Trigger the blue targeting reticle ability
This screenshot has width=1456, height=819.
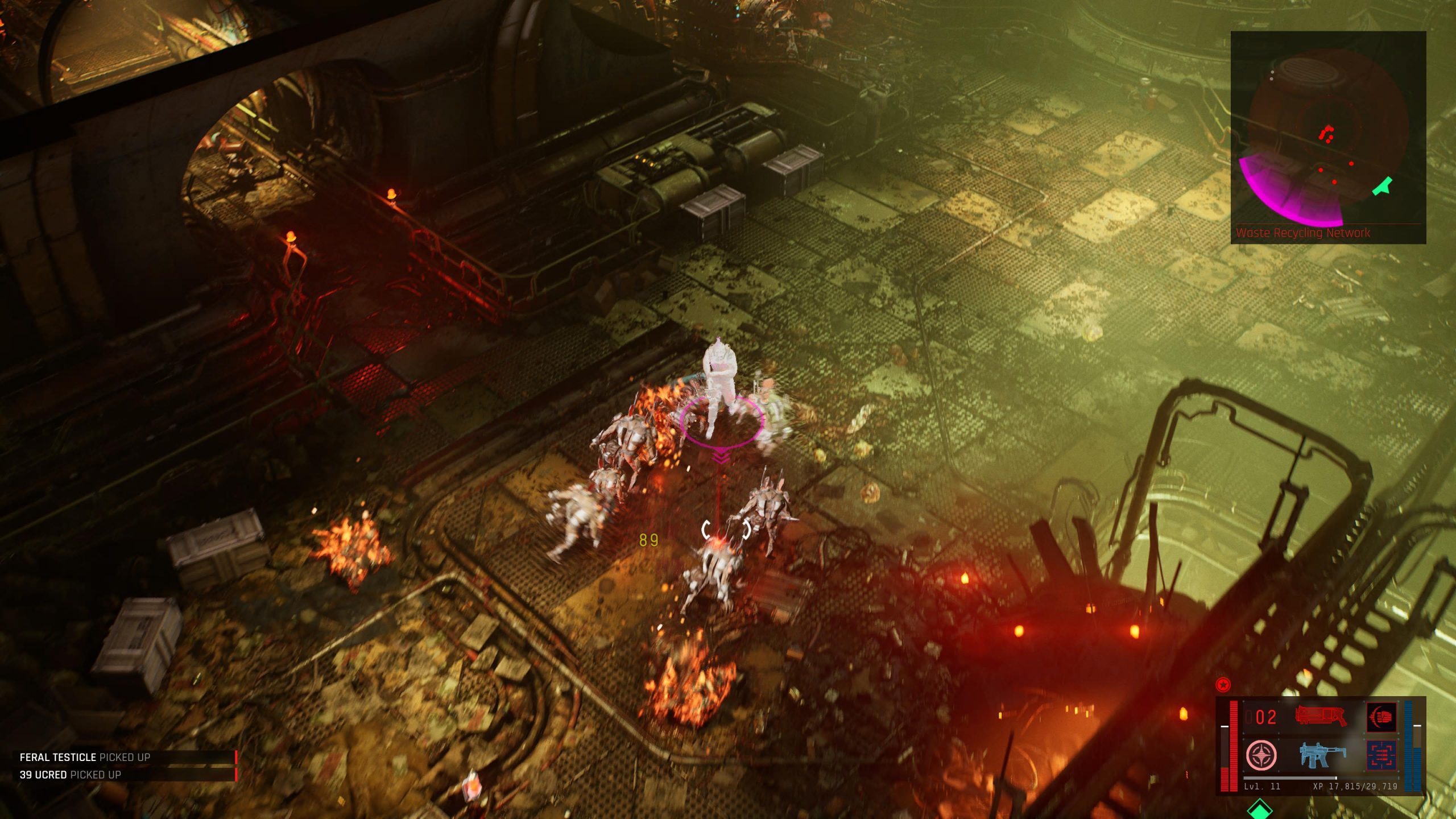[1381, 756]
